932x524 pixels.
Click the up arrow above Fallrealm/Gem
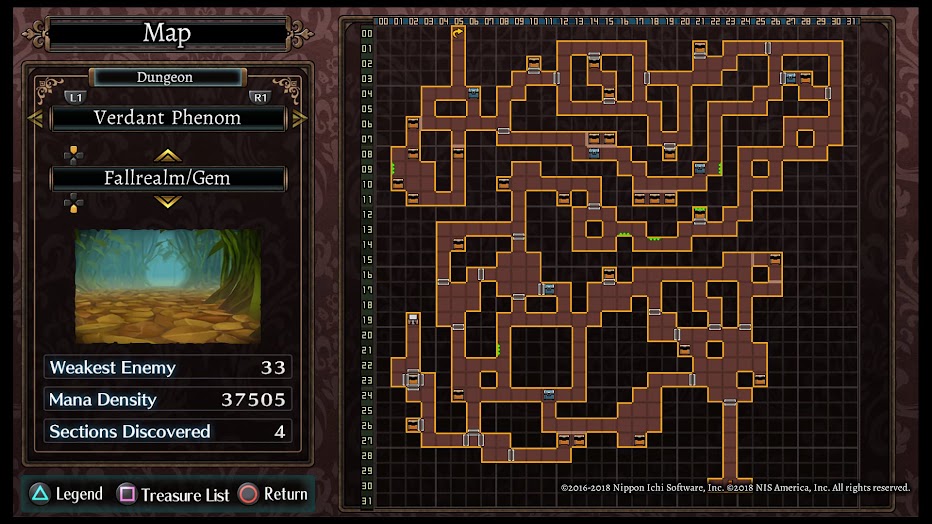coord(167,155)
